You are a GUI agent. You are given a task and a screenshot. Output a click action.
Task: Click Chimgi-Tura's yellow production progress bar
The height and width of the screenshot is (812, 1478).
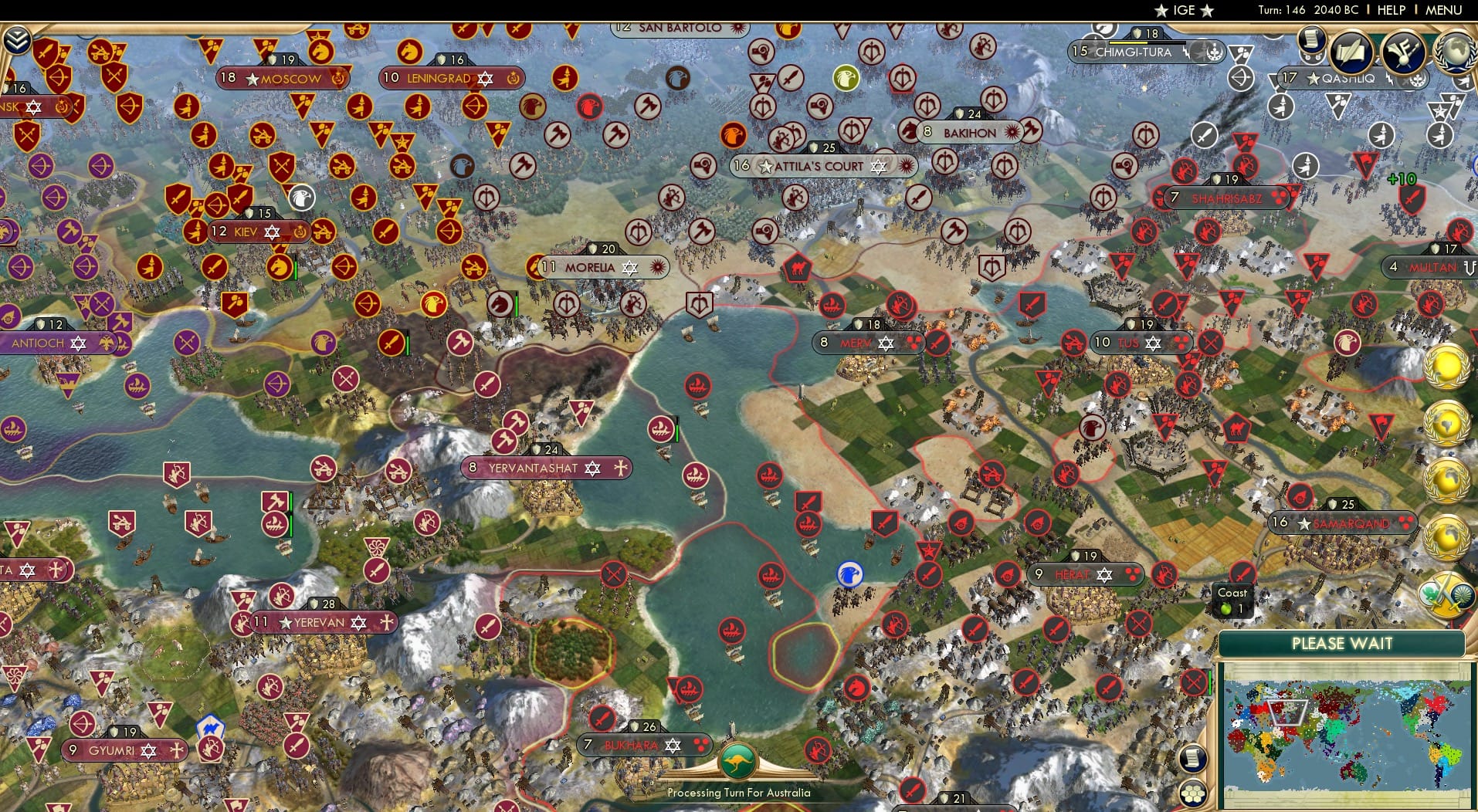point(1128,43)
